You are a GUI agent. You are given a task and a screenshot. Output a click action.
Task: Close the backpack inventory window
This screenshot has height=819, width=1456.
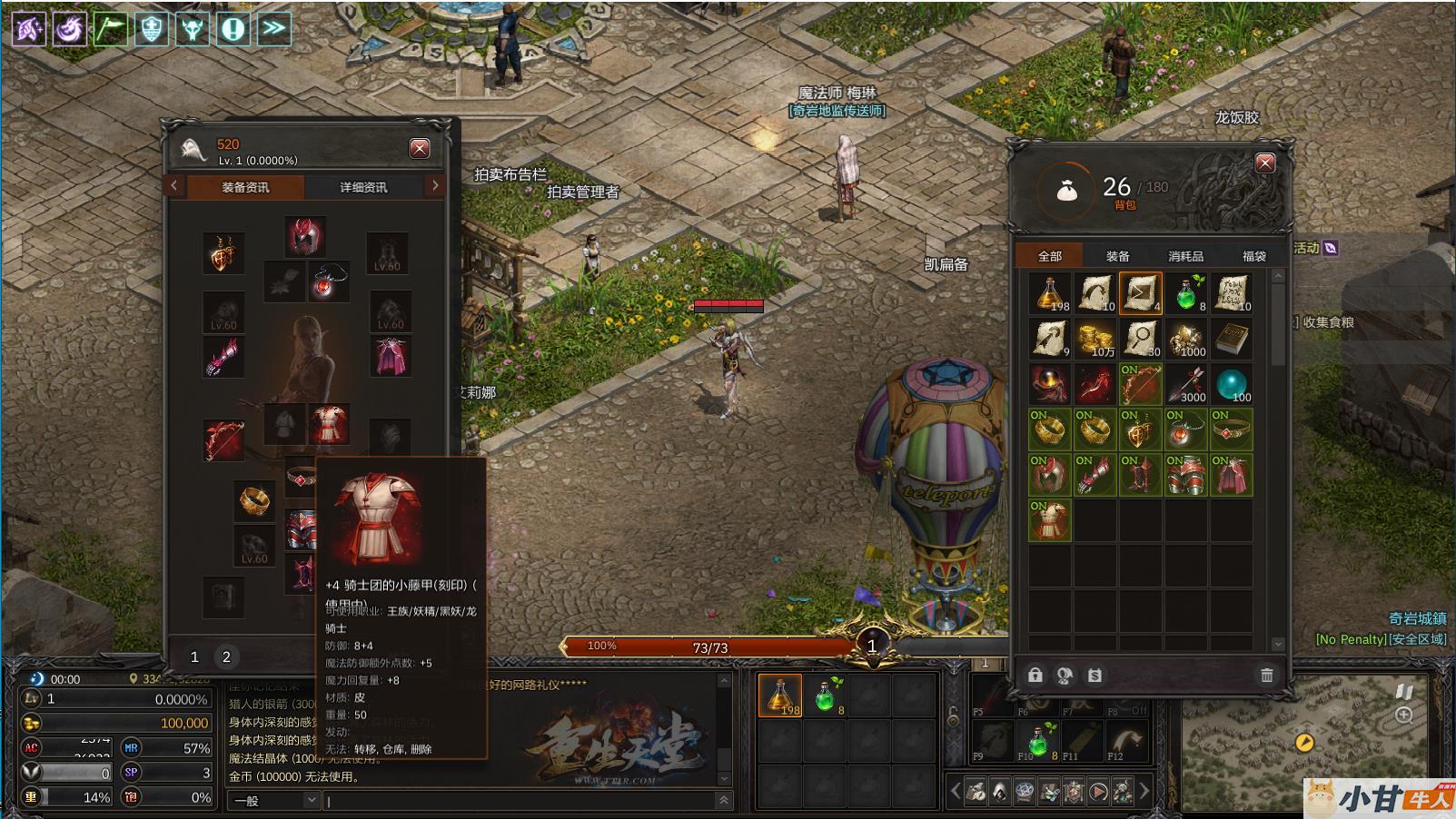point(1264,163)
